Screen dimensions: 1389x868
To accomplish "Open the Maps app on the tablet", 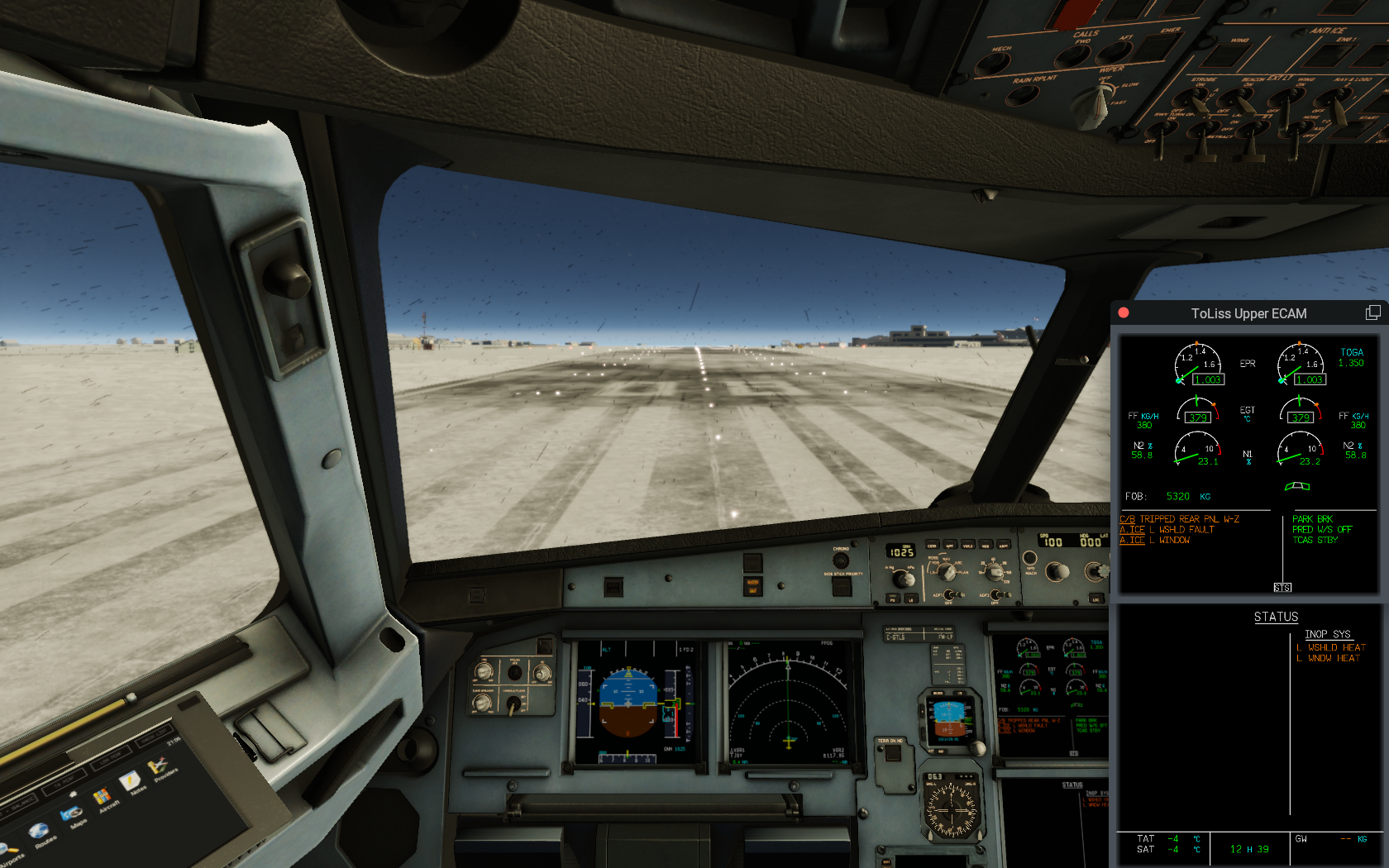I will (x=73, y=813).
